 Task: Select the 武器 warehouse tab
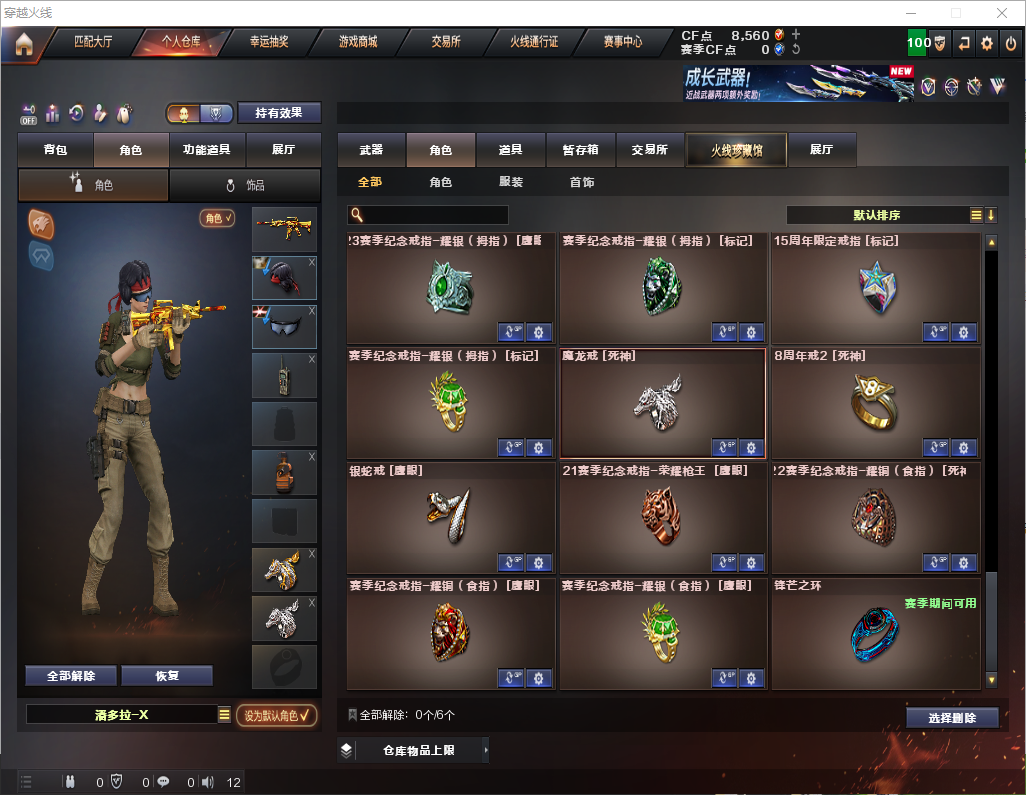[x=371, y=150]
